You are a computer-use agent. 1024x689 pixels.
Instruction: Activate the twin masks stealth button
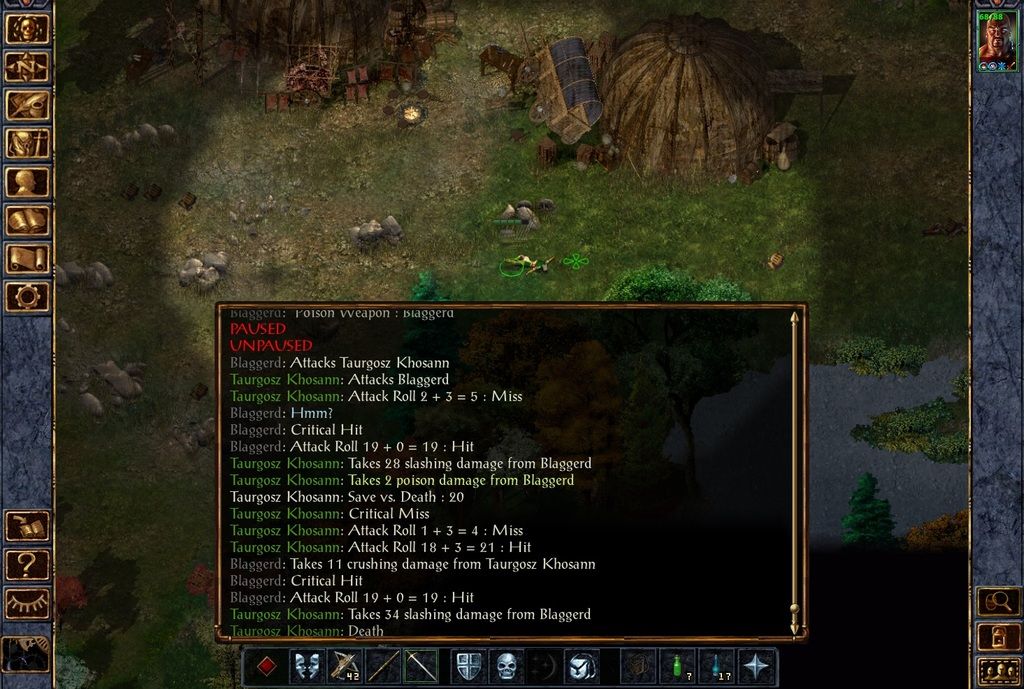(307, 666)
